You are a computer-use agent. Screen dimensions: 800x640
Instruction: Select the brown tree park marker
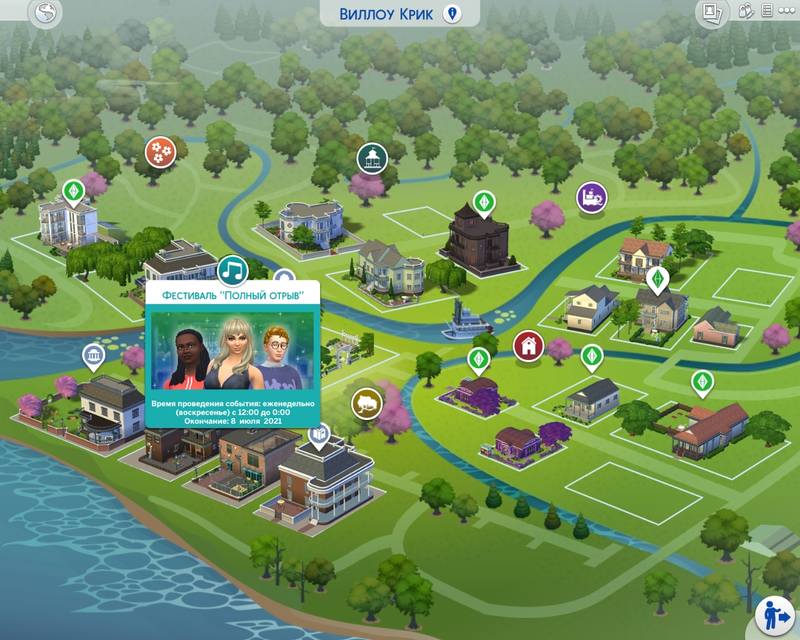point(367,403)
